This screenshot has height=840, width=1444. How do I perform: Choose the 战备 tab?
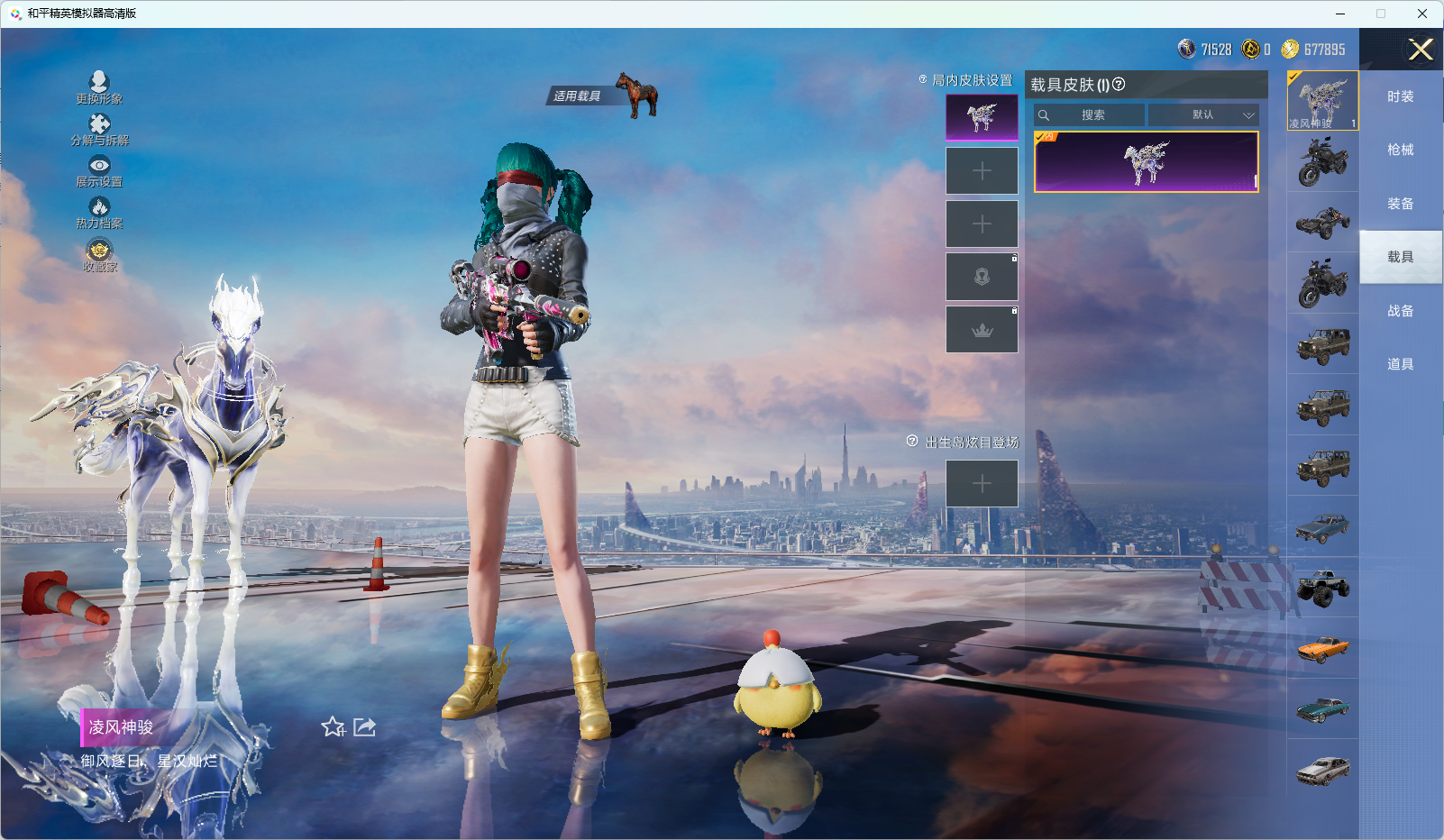1400,311
